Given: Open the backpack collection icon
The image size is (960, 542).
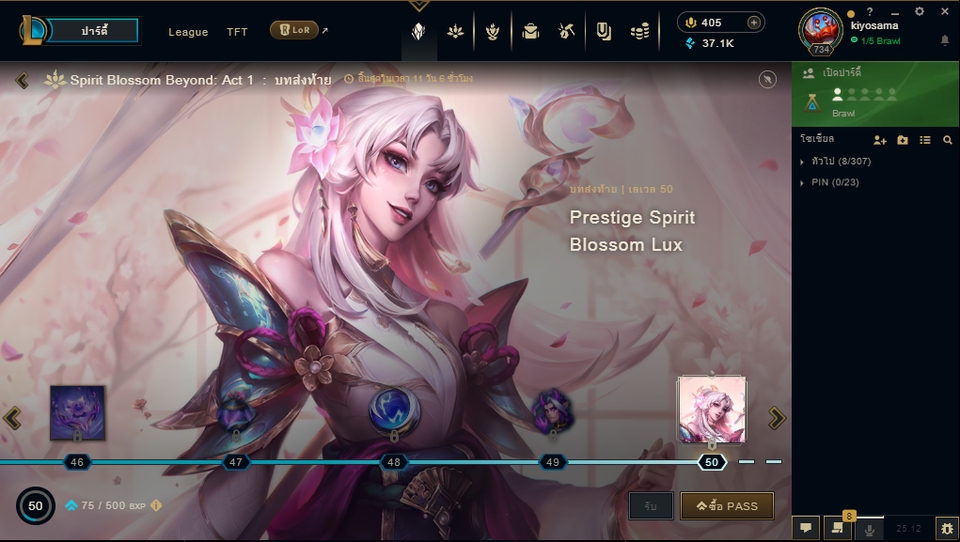Looking at the screenshot, I should [x=530, y=32].
